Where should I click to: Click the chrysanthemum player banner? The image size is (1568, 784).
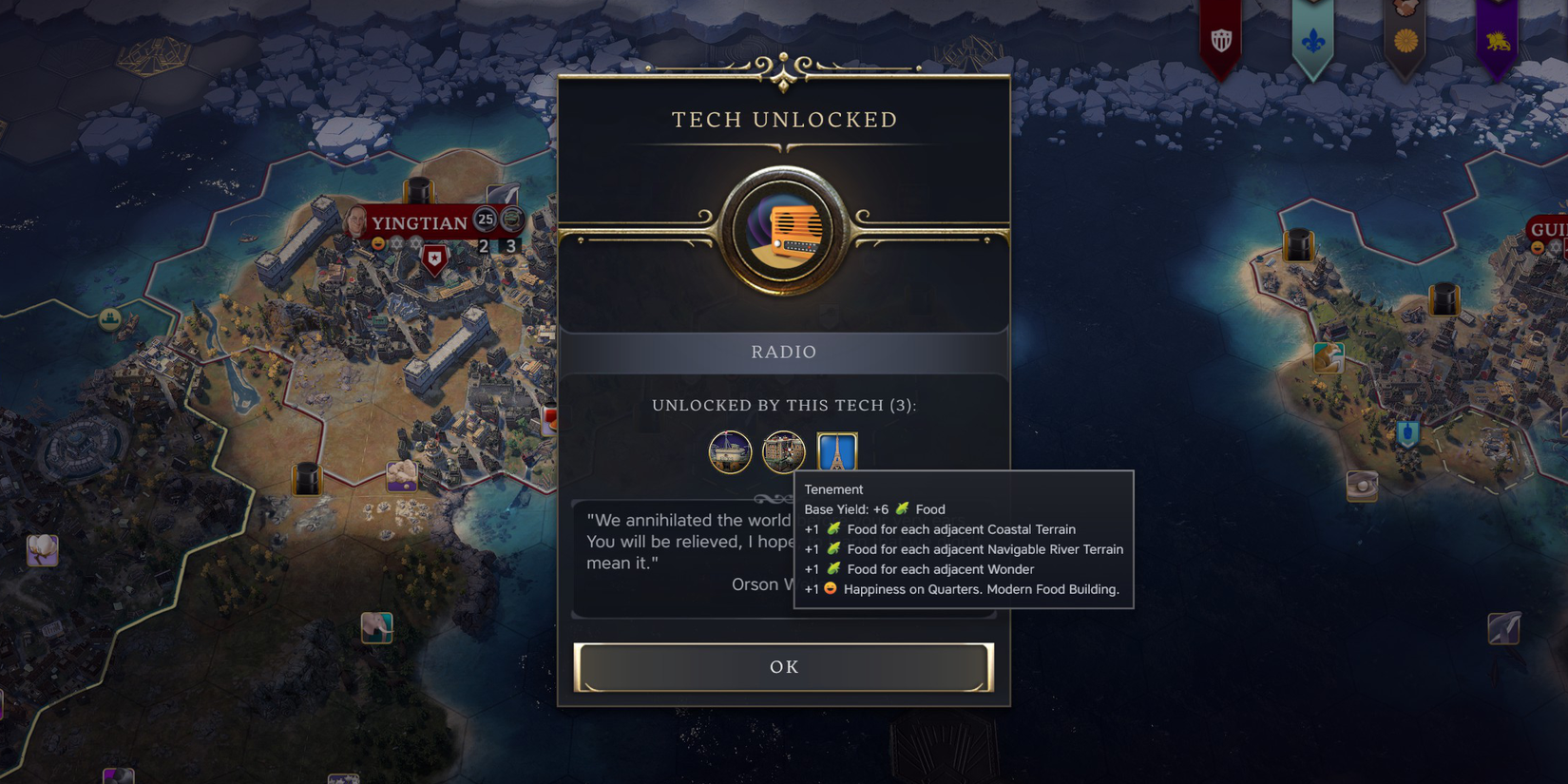tap(1406, 41)
